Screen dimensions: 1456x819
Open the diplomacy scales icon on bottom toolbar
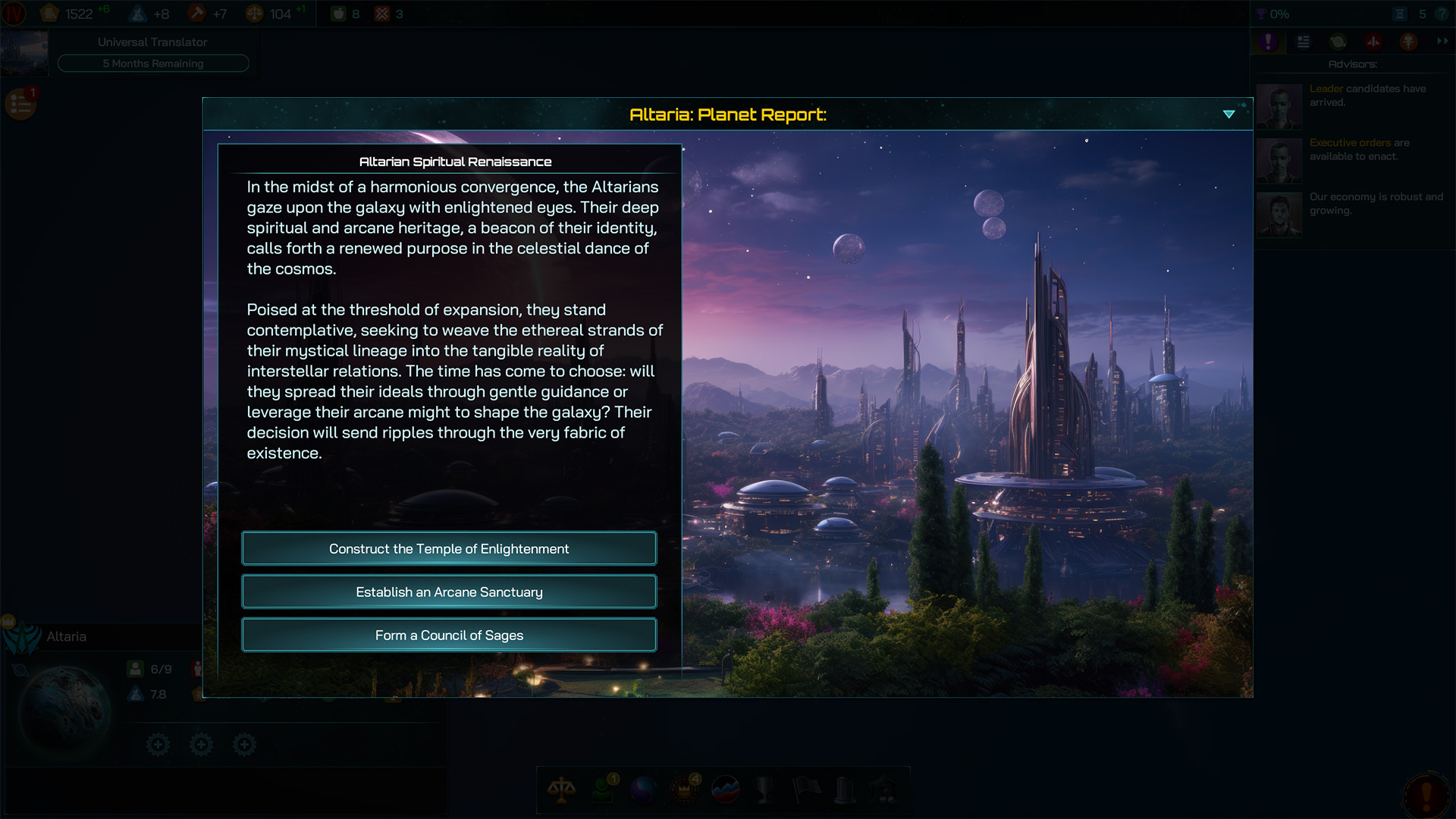[x=562, y=790]
